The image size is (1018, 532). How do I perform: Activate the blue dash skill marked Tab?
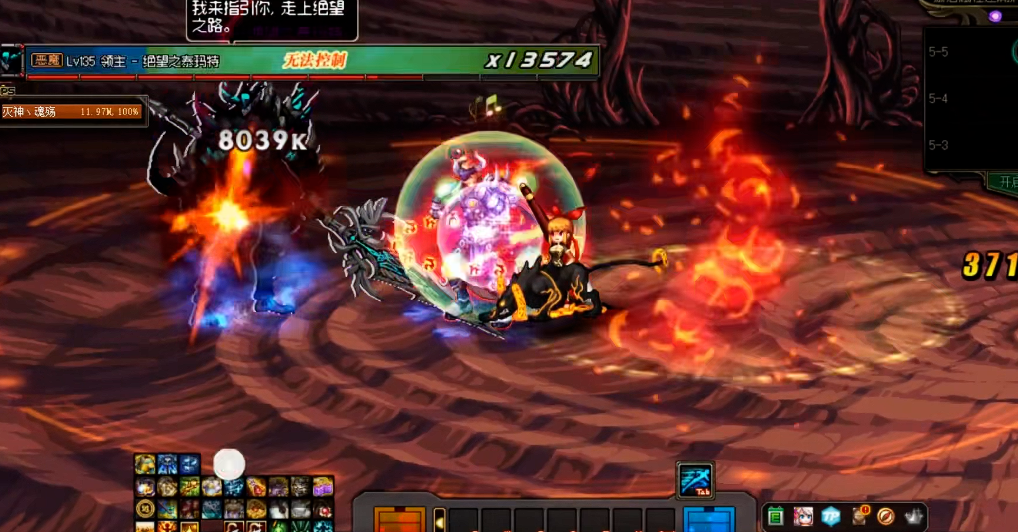(x=695, y=479)
